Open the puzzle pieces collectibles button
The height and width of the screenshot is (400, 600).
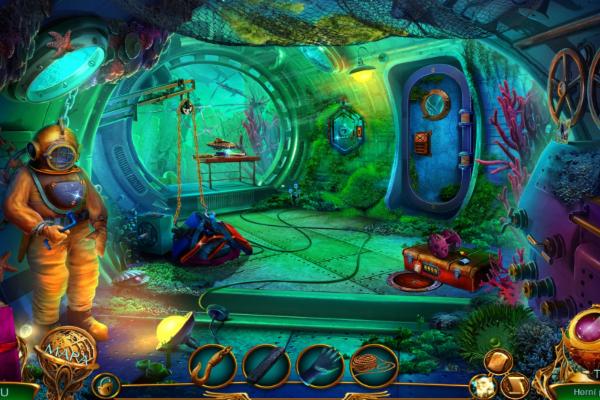tap(484, 386)
